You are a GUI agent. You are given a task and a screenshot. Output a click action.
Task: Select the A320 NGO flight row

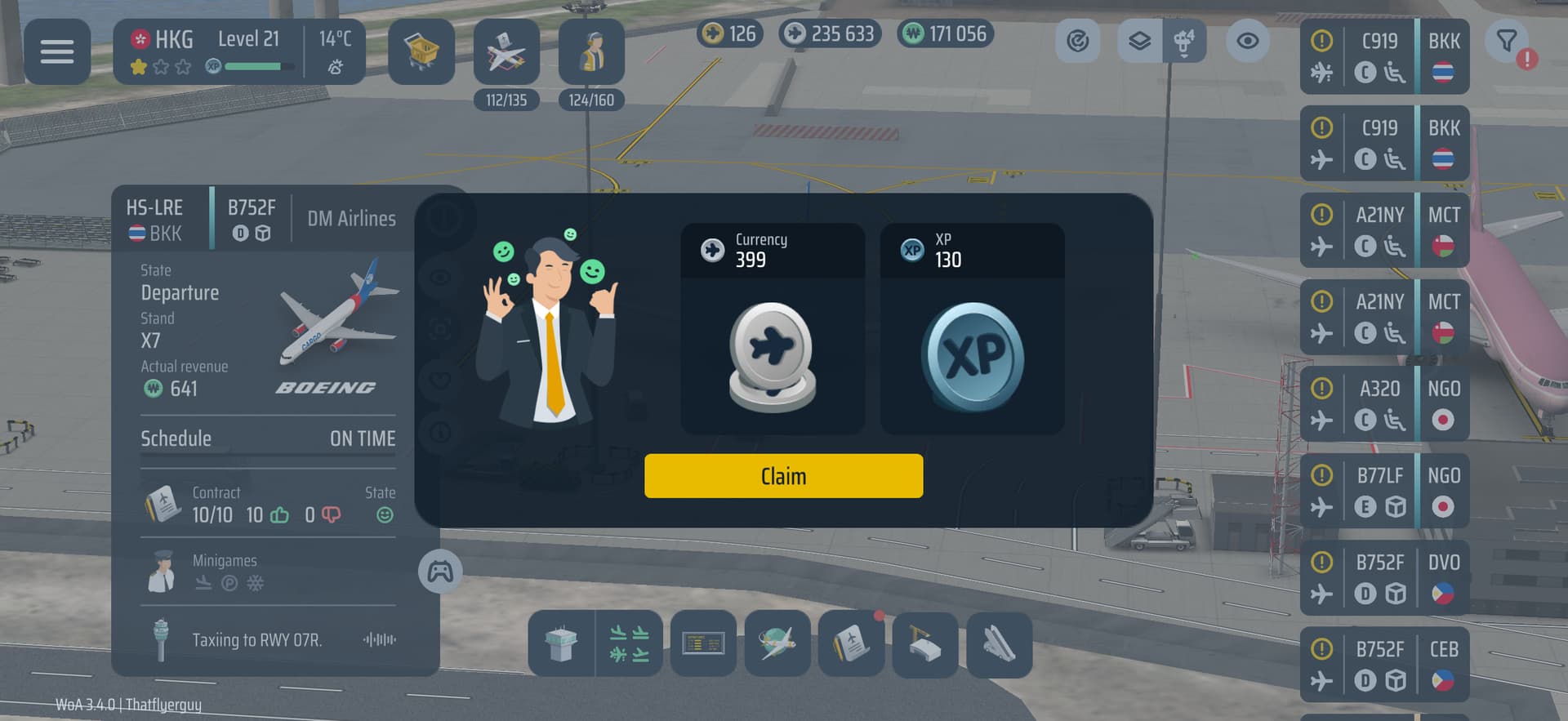pos(1383,404)
